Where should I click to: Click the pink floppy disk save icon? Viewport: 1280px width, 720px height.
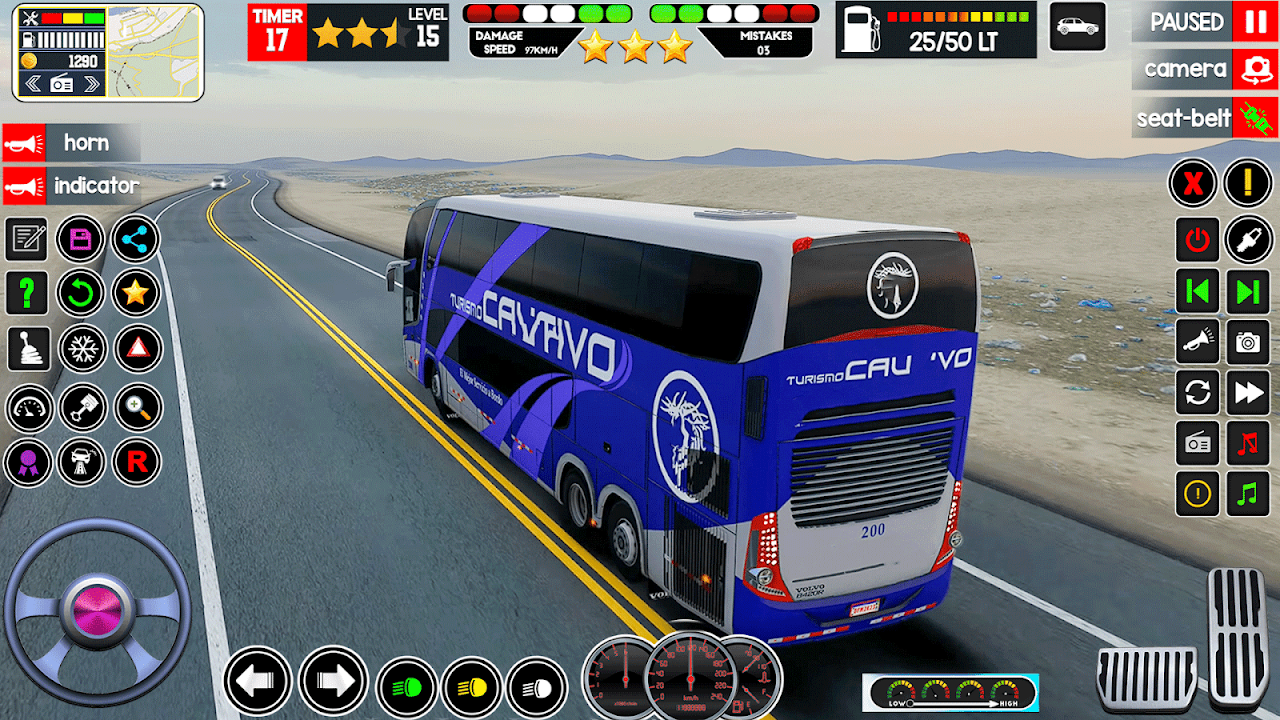[x=81, y=239]
